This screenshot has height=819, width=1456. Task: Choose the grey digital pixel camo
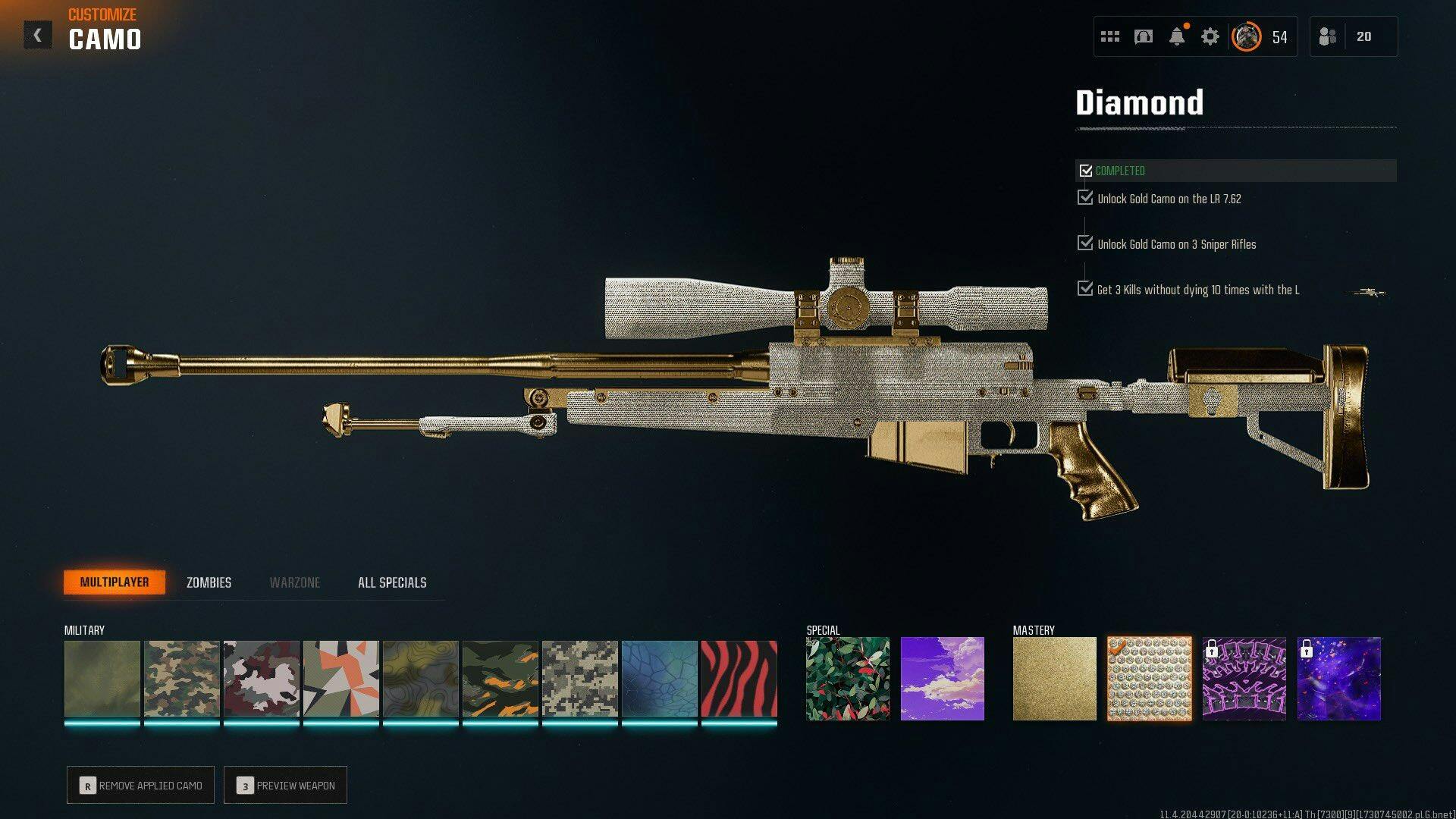579,679
